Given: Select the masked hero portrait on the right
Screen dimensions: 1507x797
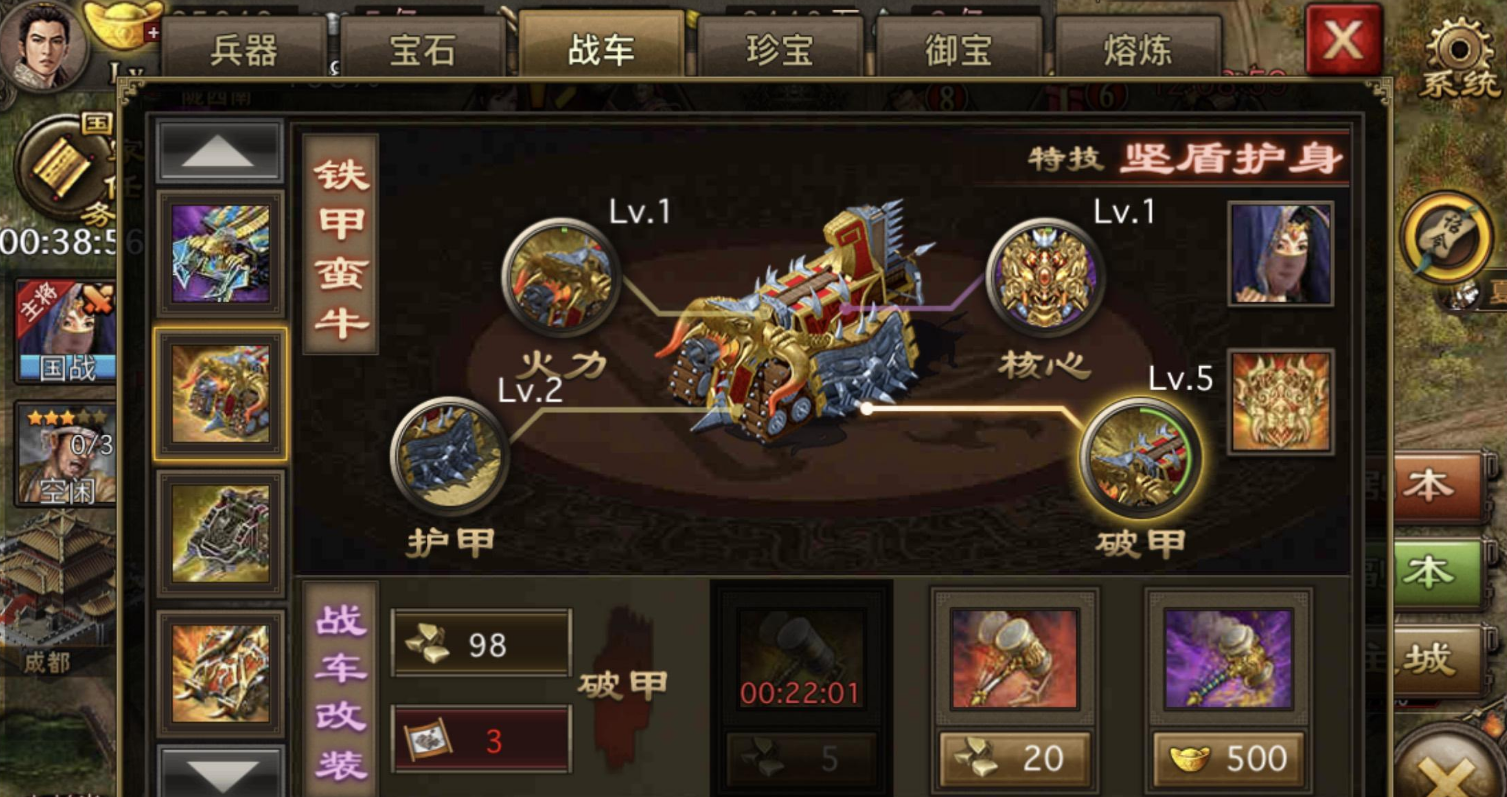Looking at the screenshot, I should (1279, 252).
